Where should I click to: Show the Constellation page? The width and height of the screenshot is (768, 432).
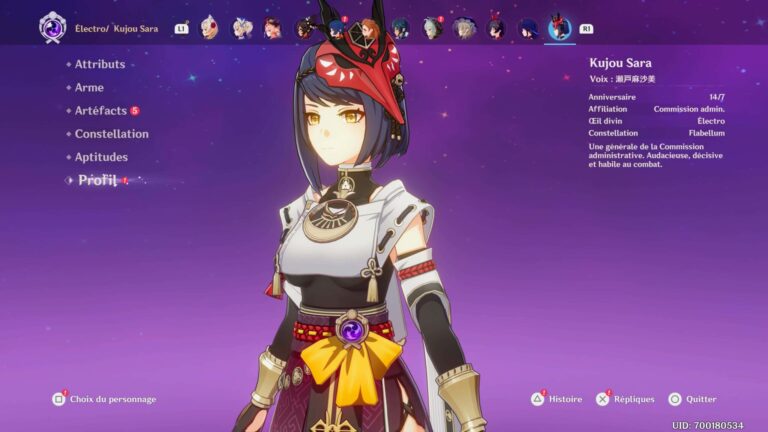pos(111,134)
